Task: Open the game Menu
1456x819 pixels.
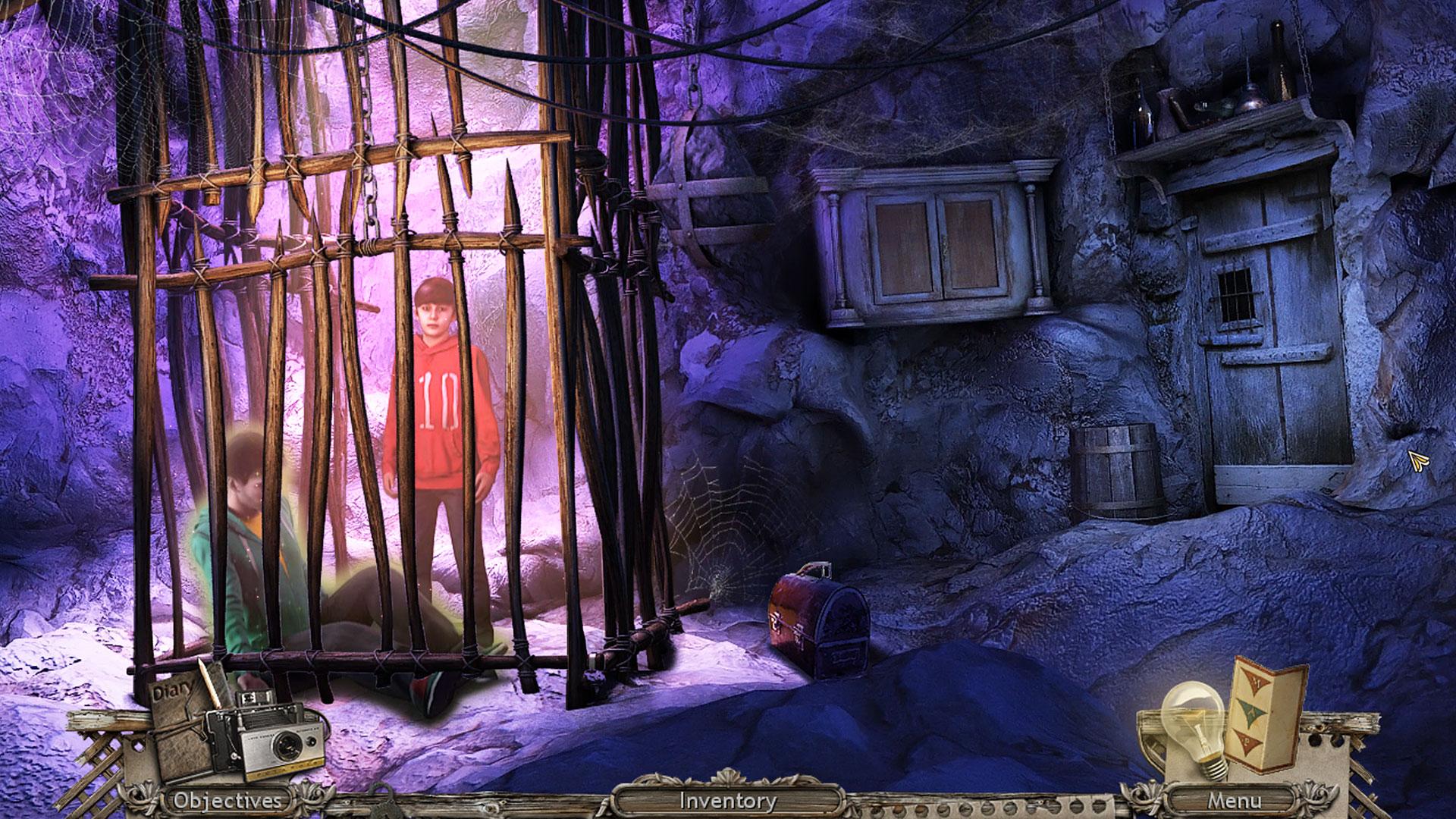Action: click(x=1235, y=800)
